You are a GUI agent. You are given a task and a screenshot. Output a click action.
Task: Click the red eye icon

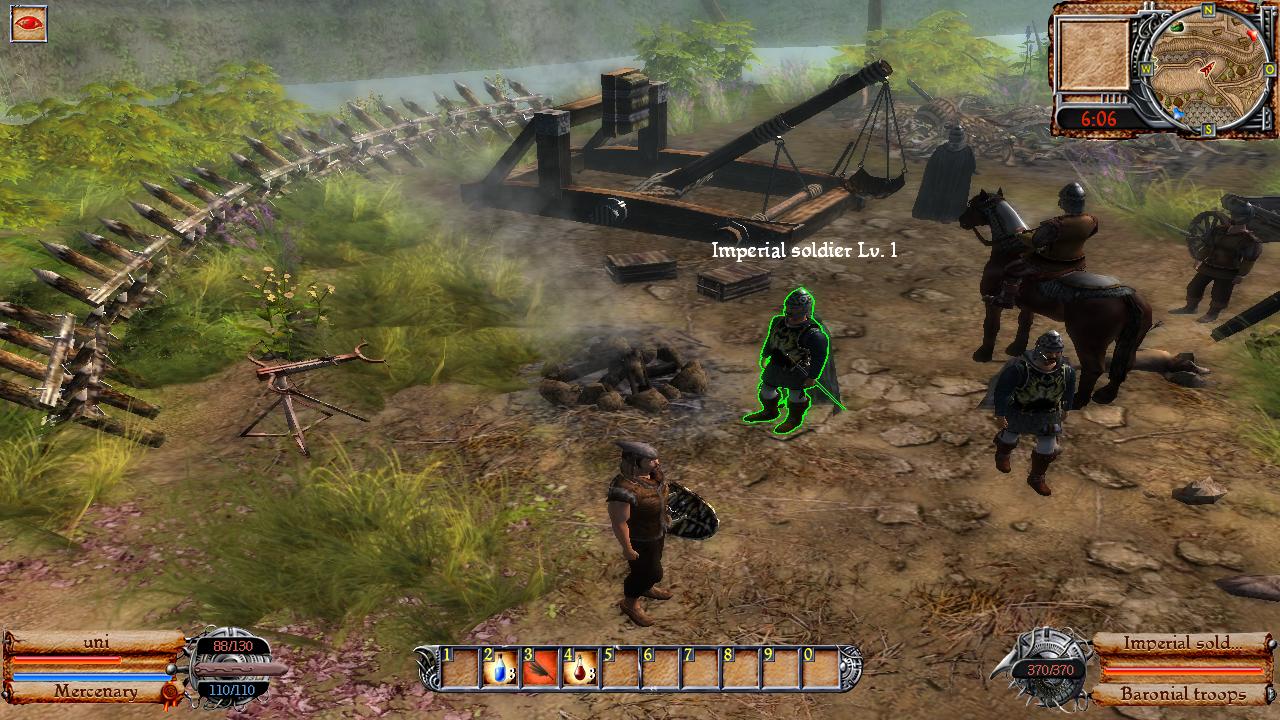point(28,23)
